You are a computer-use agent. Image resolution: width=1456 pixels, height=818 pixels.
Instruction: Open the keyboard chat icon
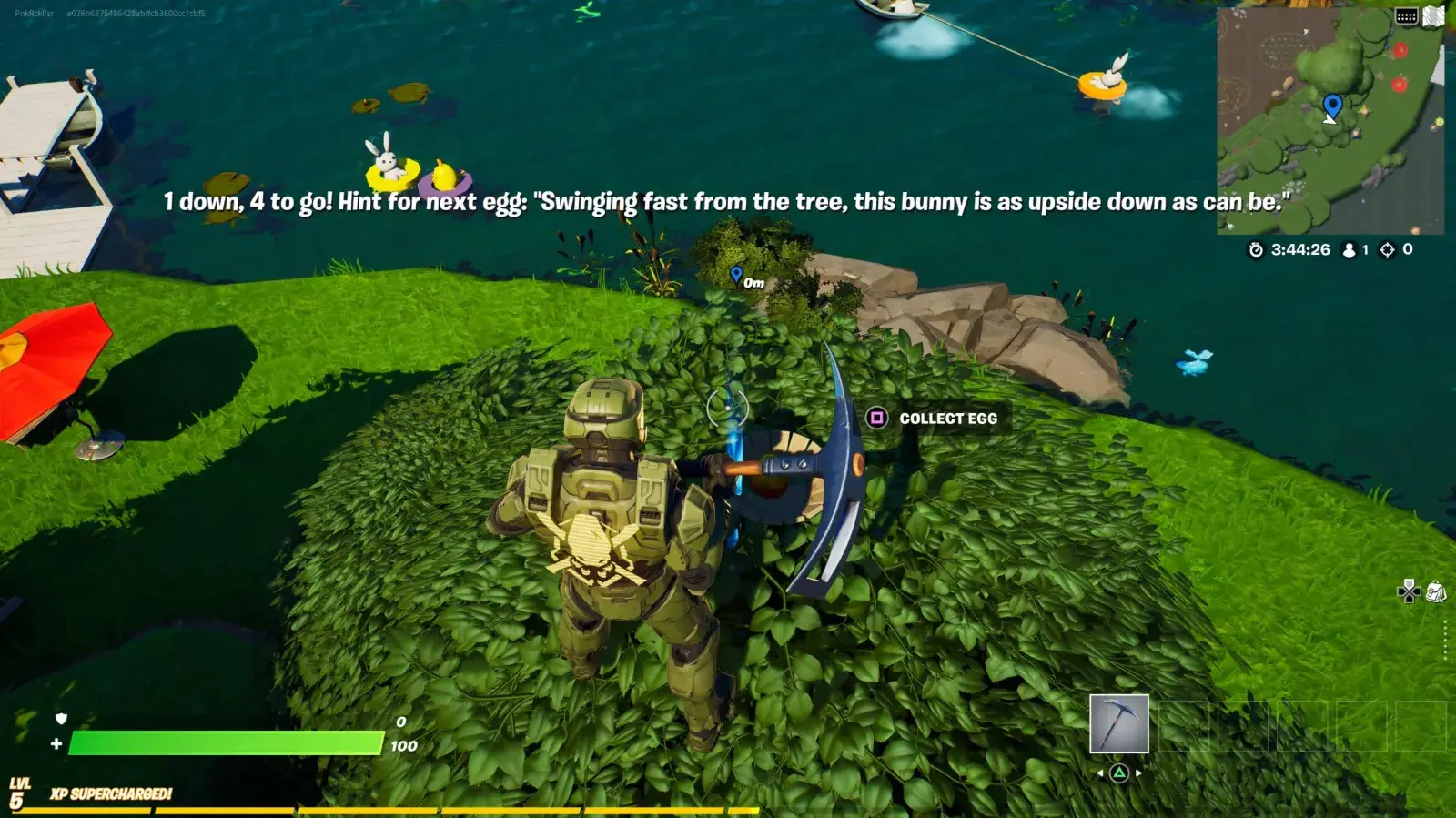tap(1406, 16)
